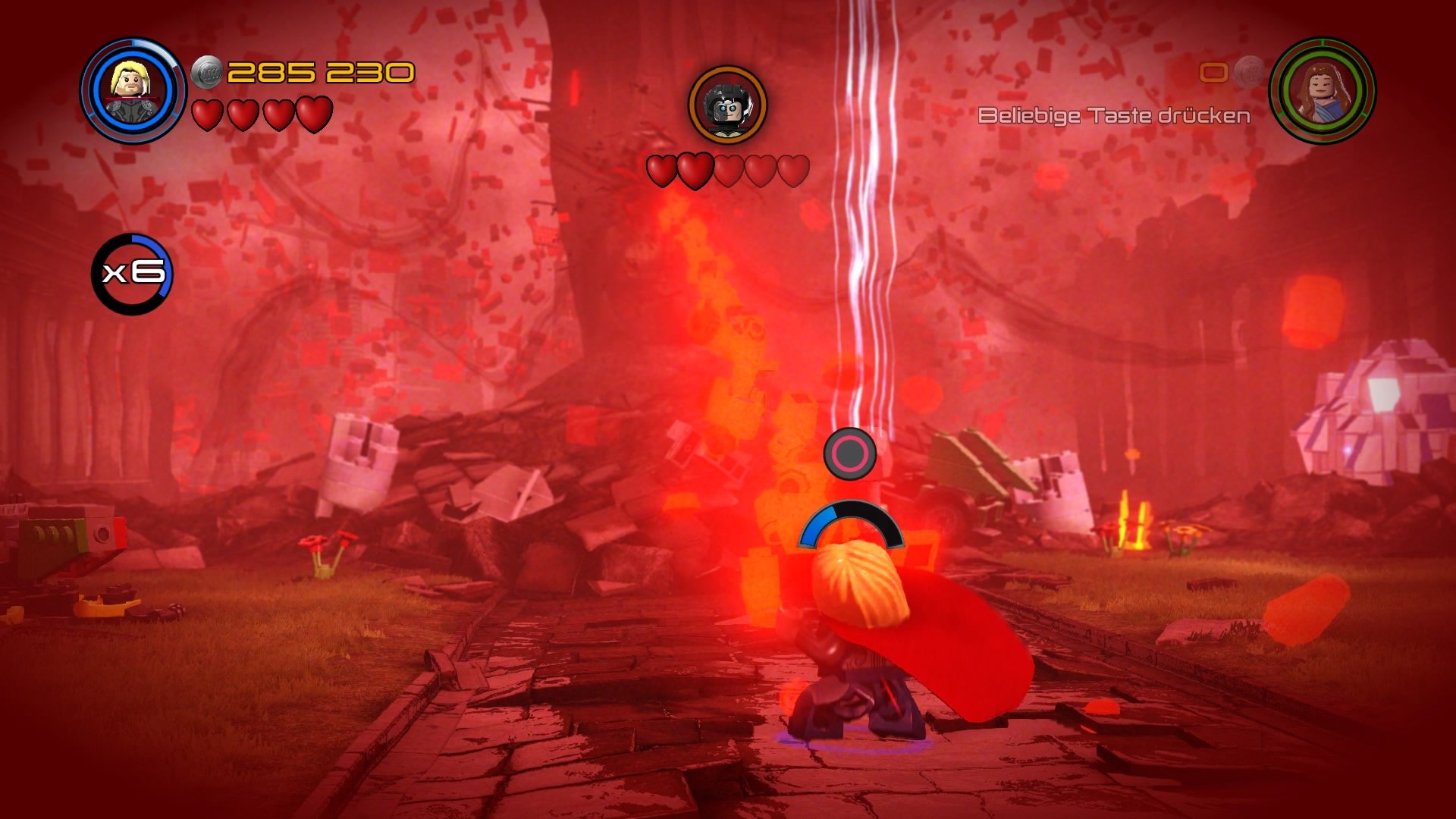Click the x6 stud multiplier badge
This screenshot has width=1456, height=819.
tap(133, 275)
